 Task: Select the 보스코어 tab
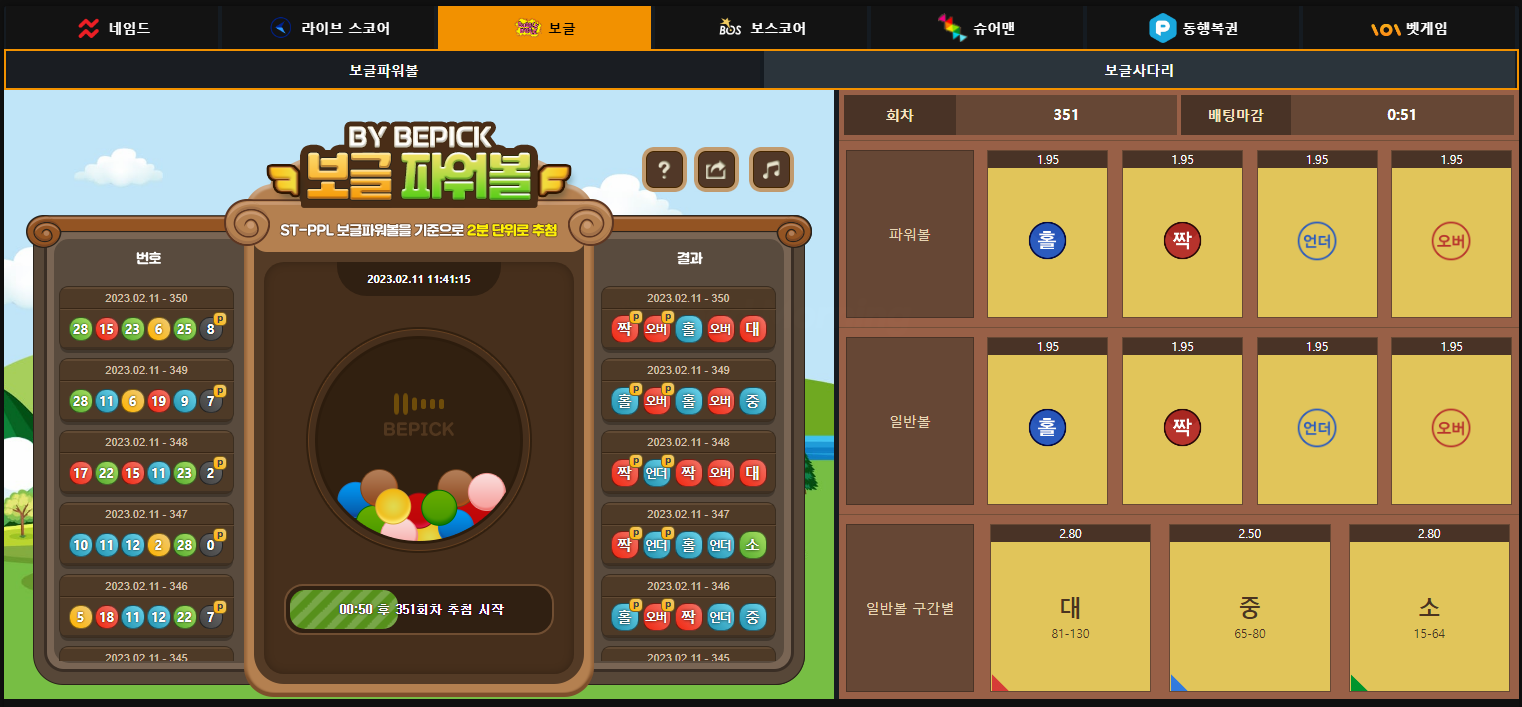[x=762, y=28]
